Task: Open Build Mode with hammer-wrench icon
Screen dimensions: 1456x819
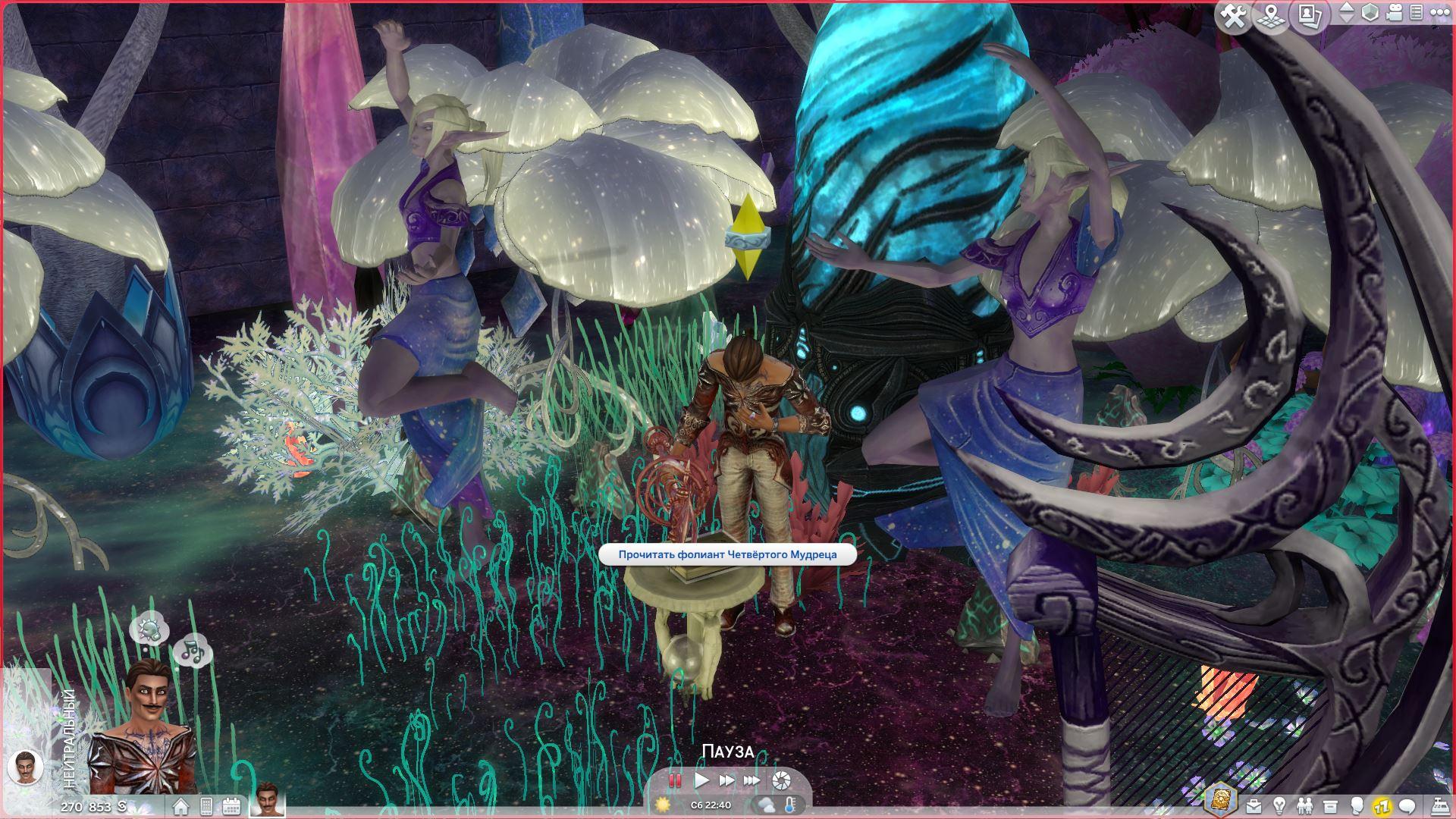Action: 1234,16
